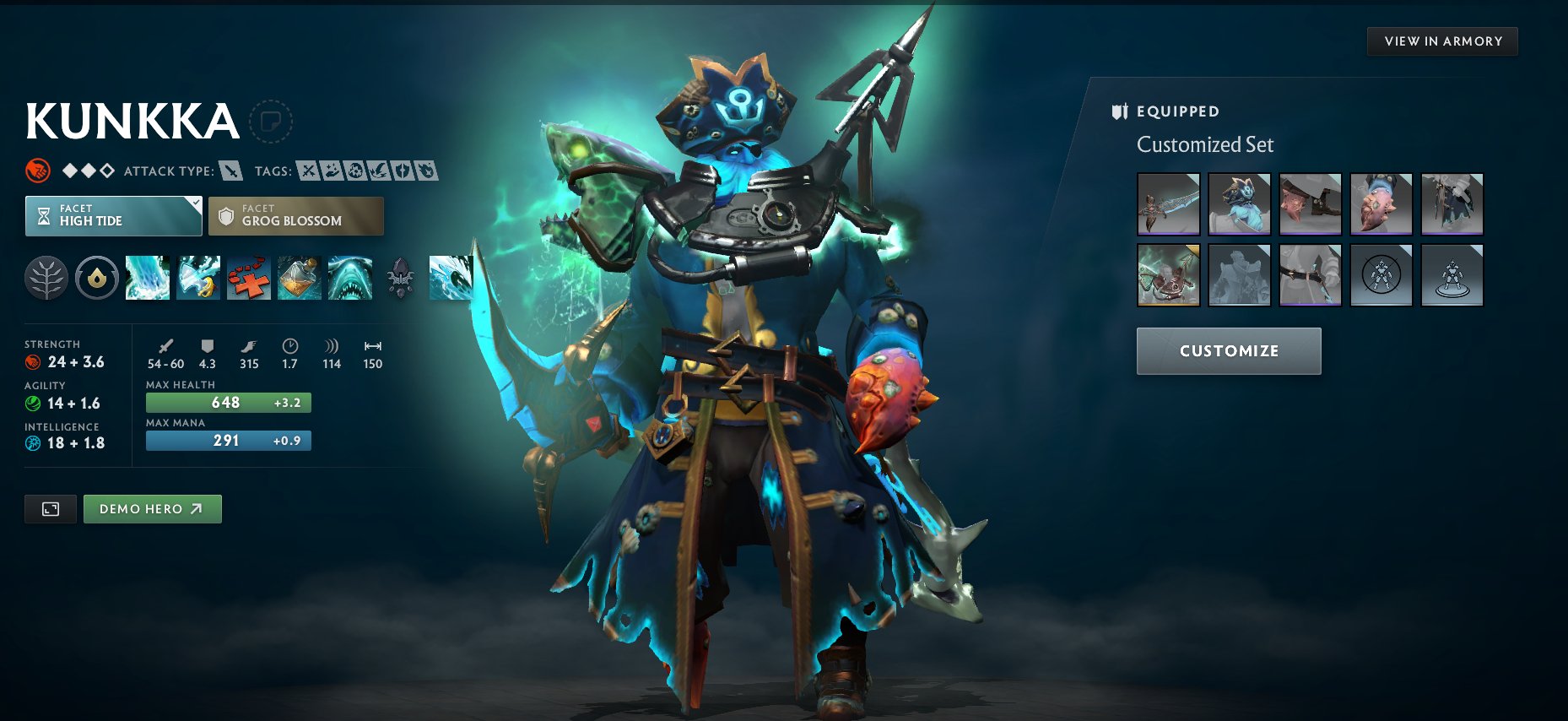The image size is (1568, 721).
Task: Open Kunkka's talent tree icon
Action: pyautogui.click(x=48, y=279)
